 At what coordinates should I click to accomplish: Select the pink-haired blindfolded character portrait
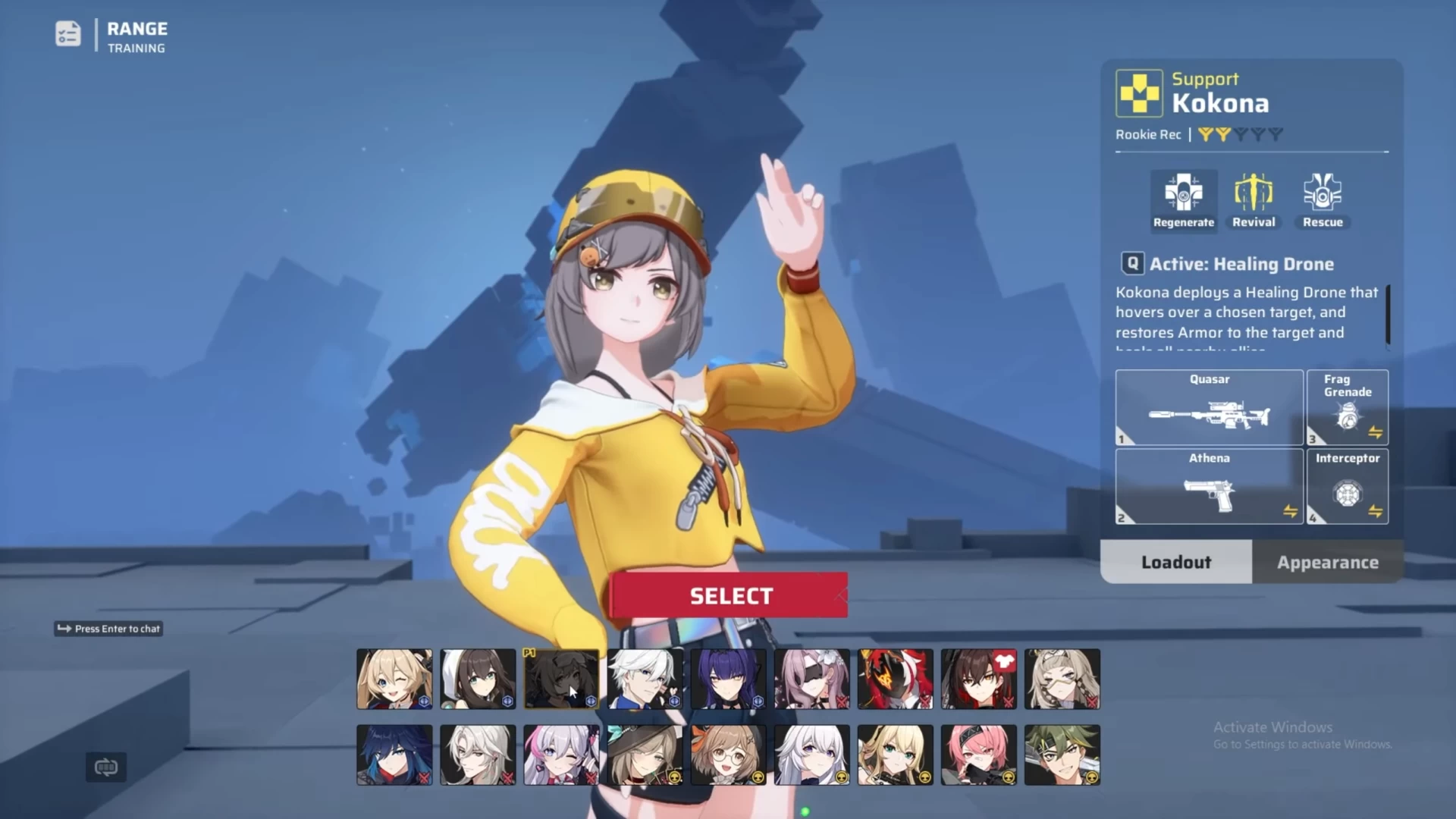(x=811, y=679)
